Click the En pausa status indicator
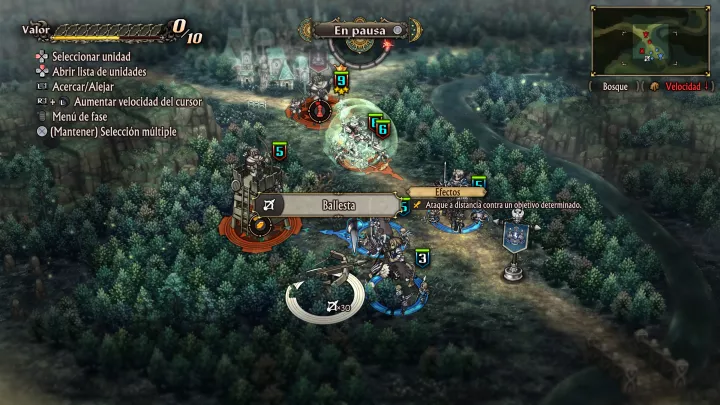This screenshot has height=405, width=720. point(360,30)
